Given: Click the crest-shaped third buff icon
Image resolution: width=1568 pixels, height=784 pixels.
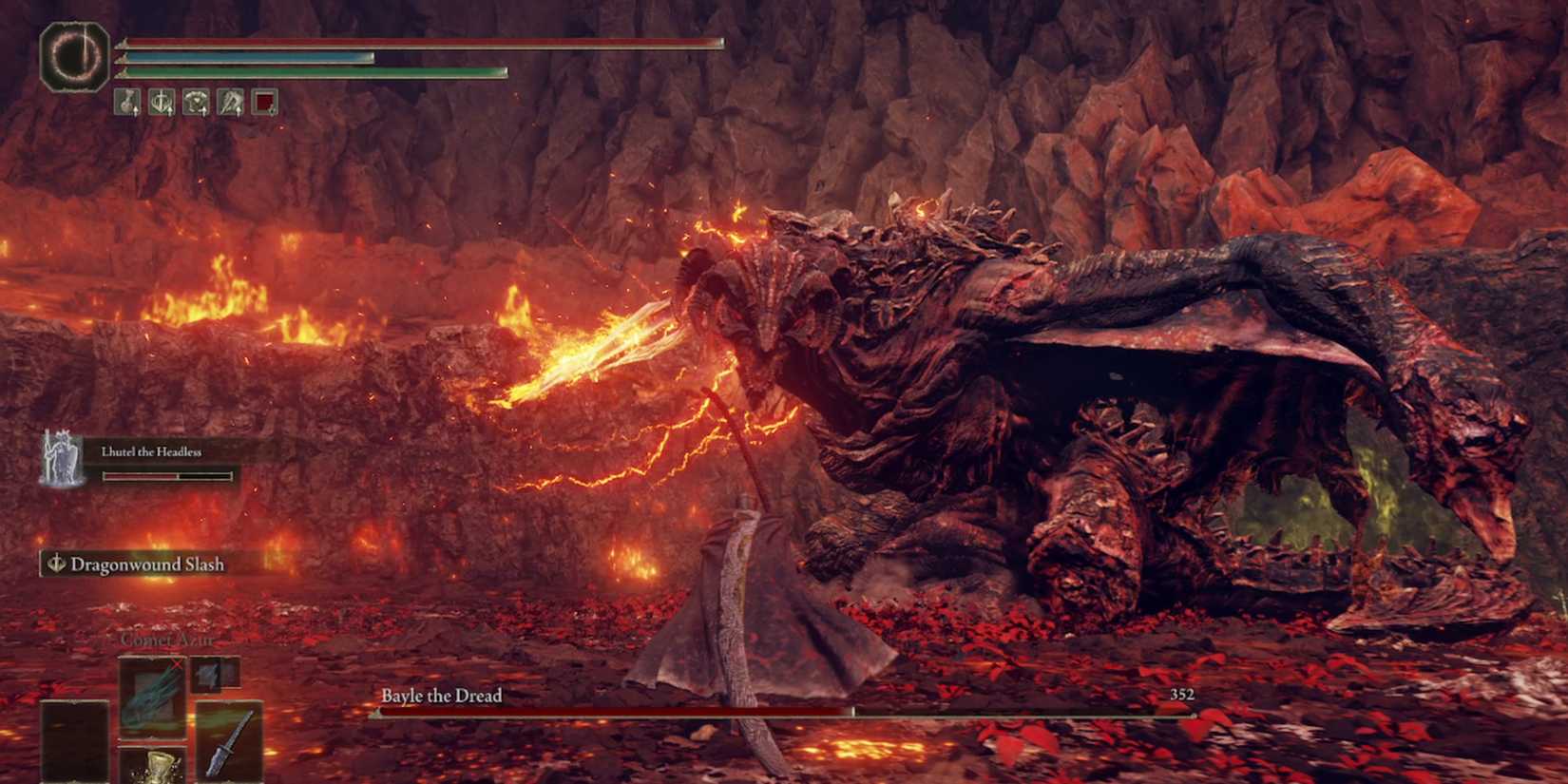Looking at the screenshot, I should [x=195, y=102].
